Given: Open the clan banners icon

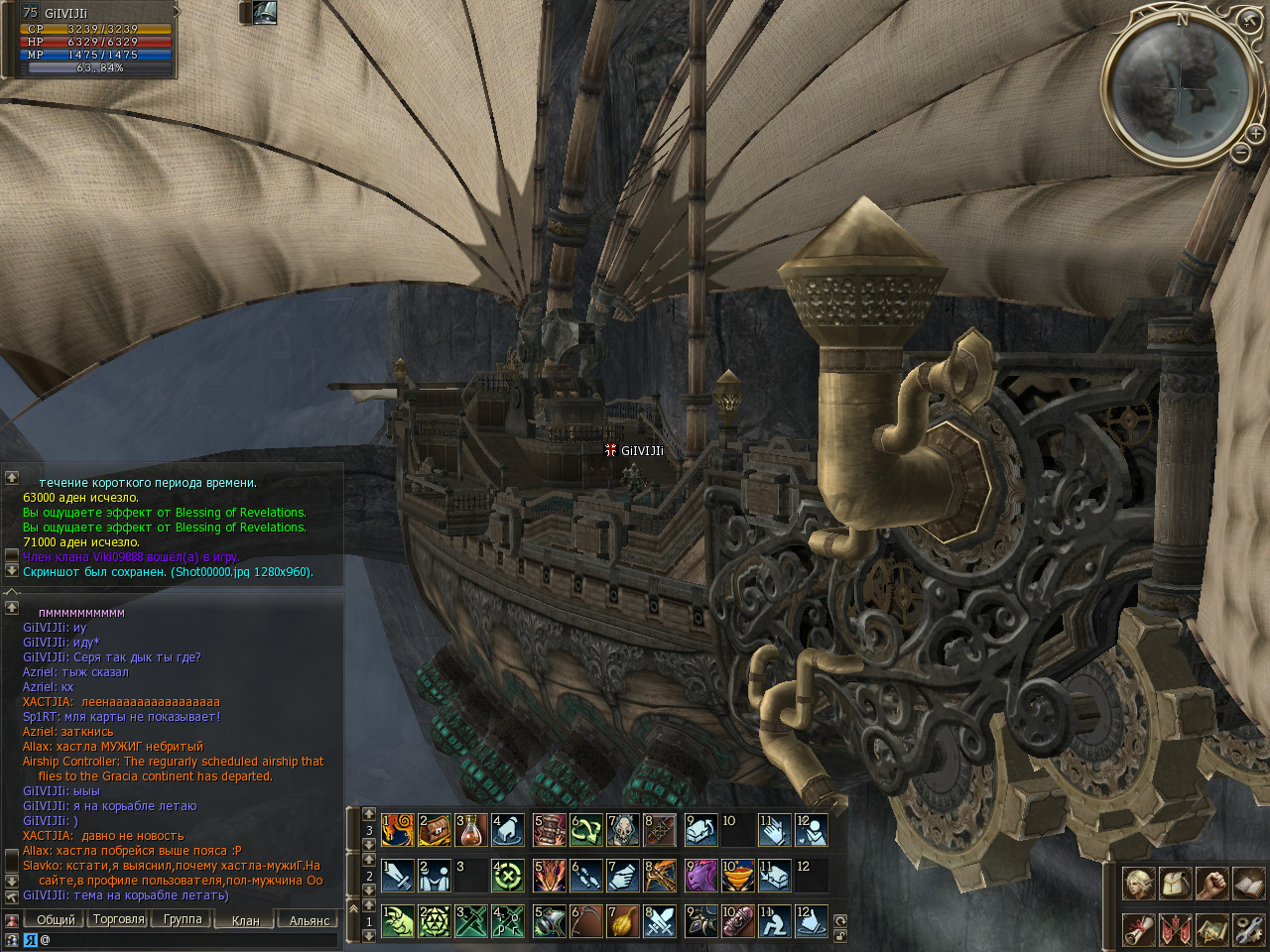Looking at the screenshot, I should click(1176, 929).
